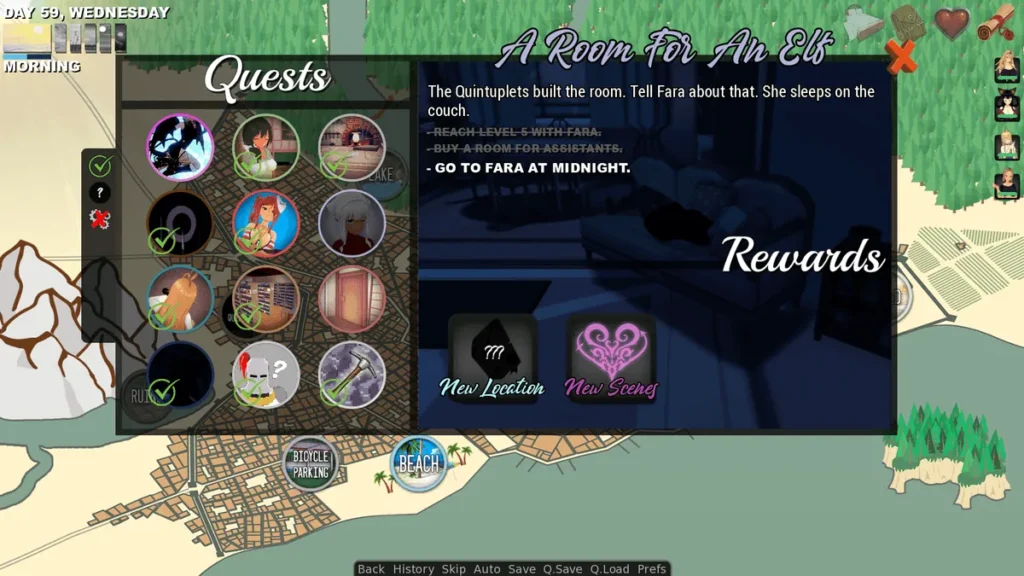Show unknown quests with the question mark filter
The image size is (1024, 576).
click(100, 193)
